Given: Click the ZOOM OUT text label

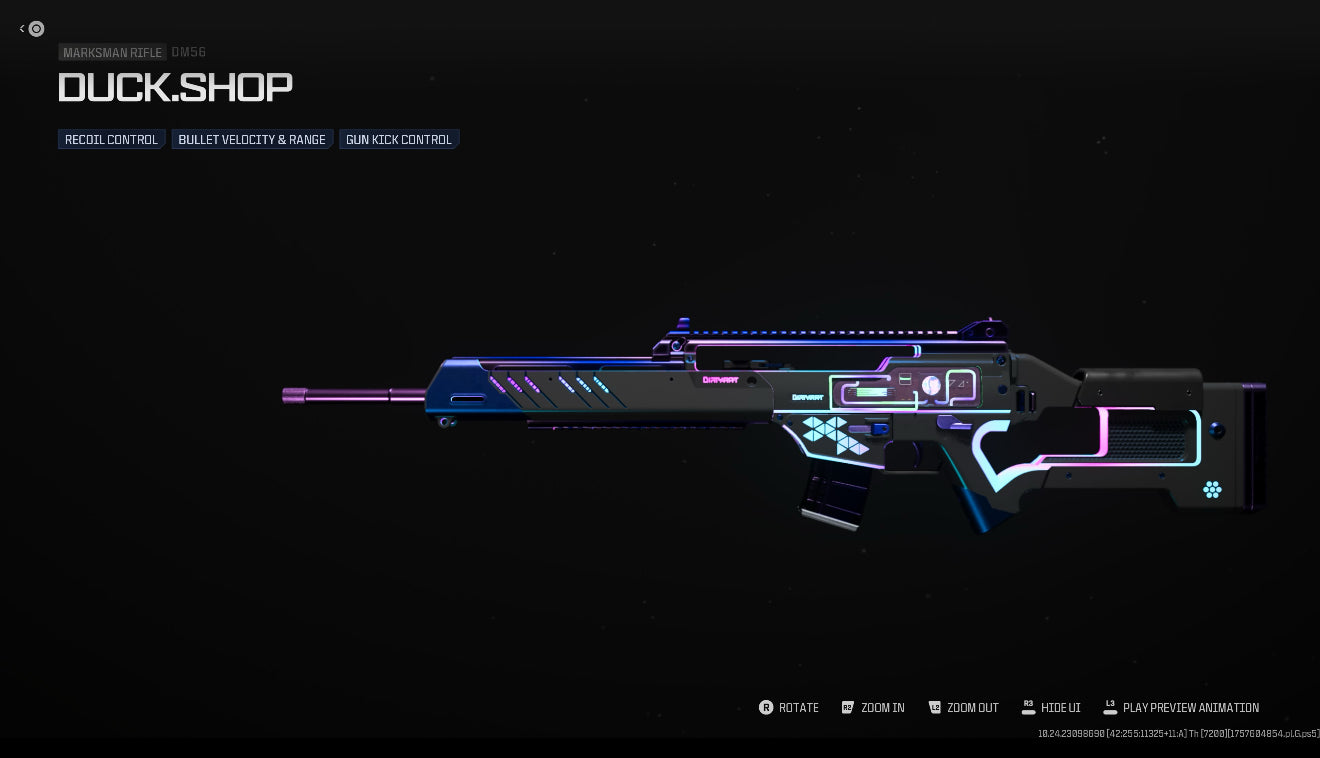Looking at the screenshot, I should pyautogui.click(x=973, y=708).
